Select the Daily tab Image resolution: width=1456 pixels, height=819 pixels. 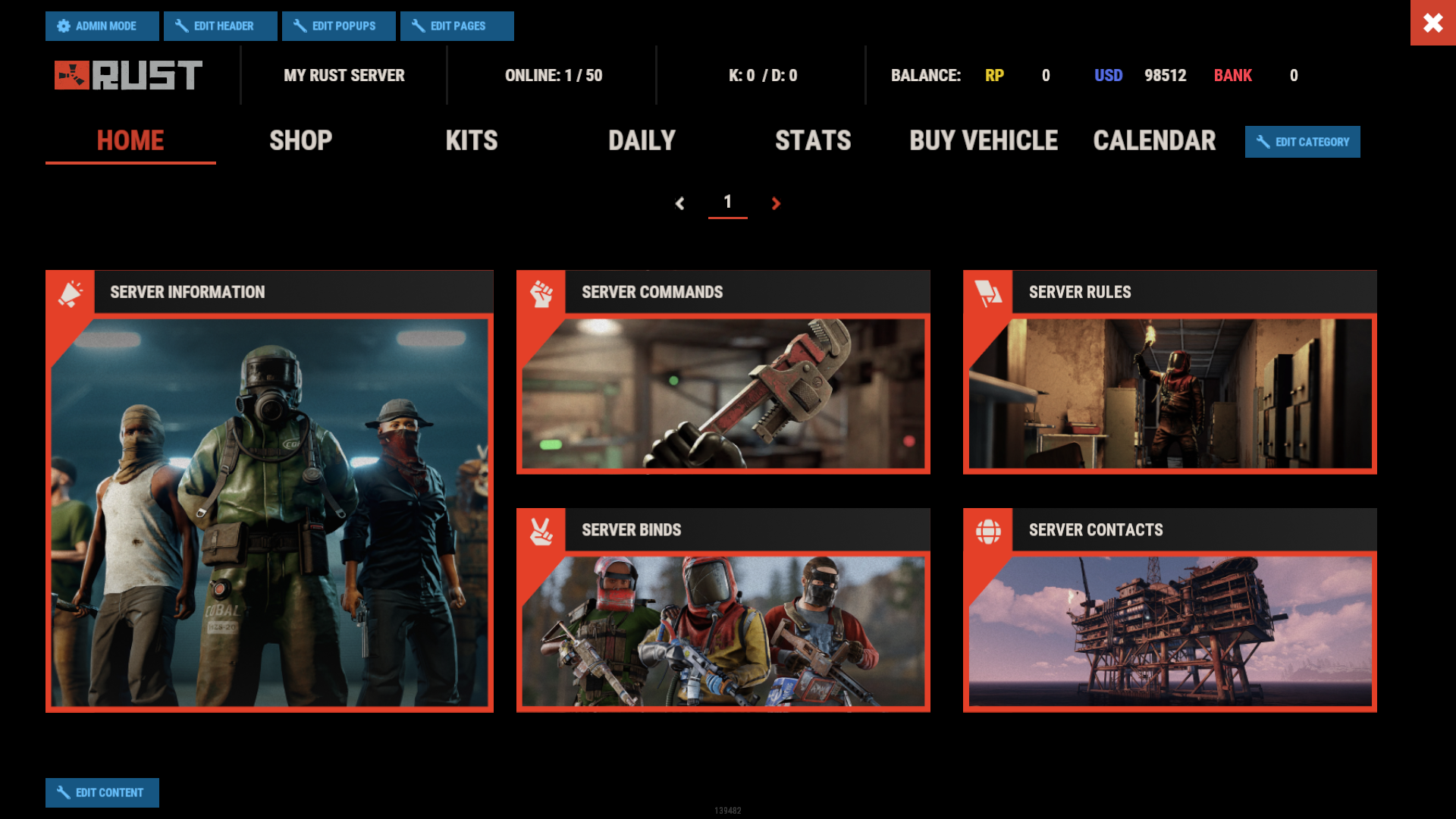pyautogui.click(x=642, y=141)
